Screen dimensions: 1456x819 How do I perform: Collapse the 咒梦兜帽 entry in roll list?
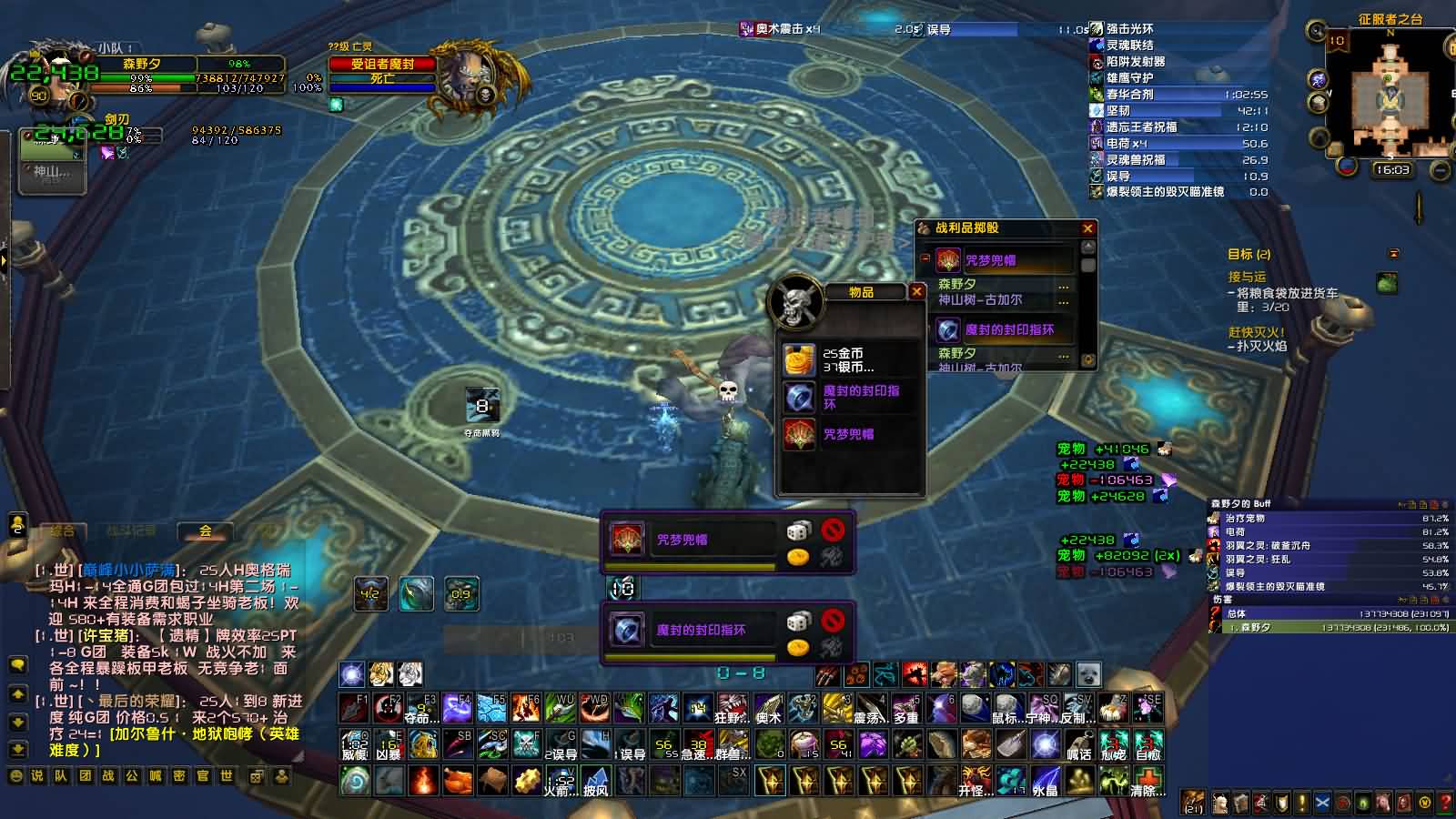925,258
